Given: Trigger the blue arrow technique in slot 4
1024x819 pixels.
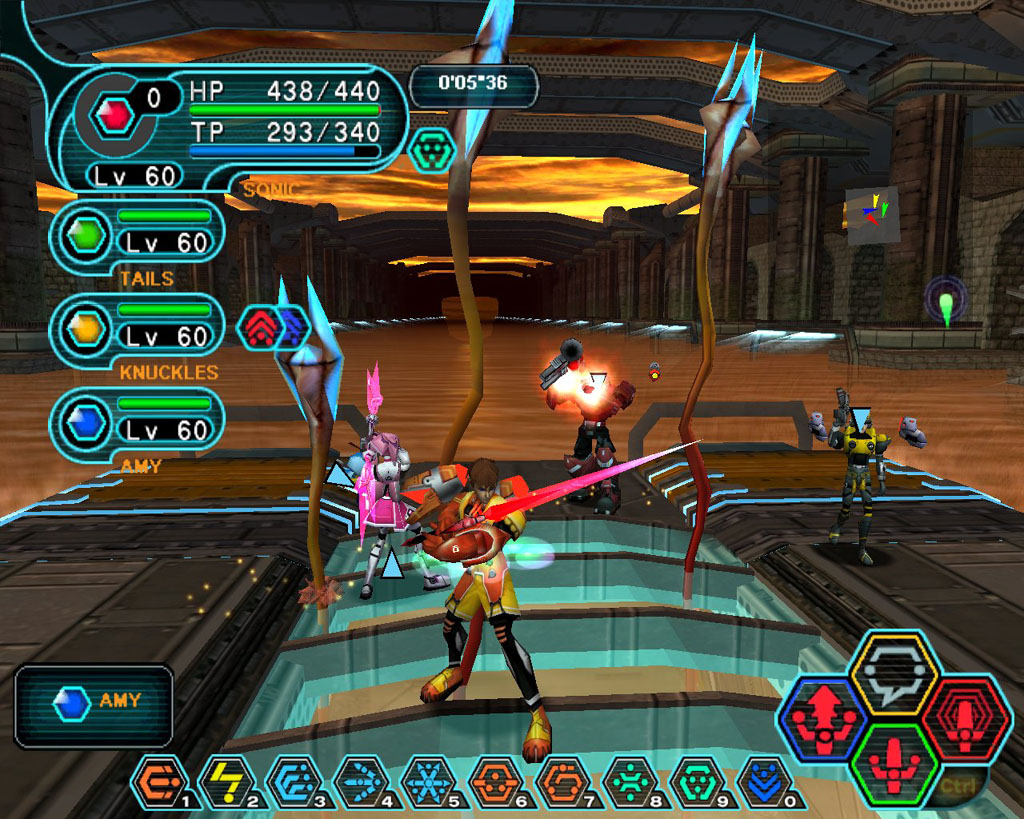Looking at the screenshot, I should tap(361, 781).
